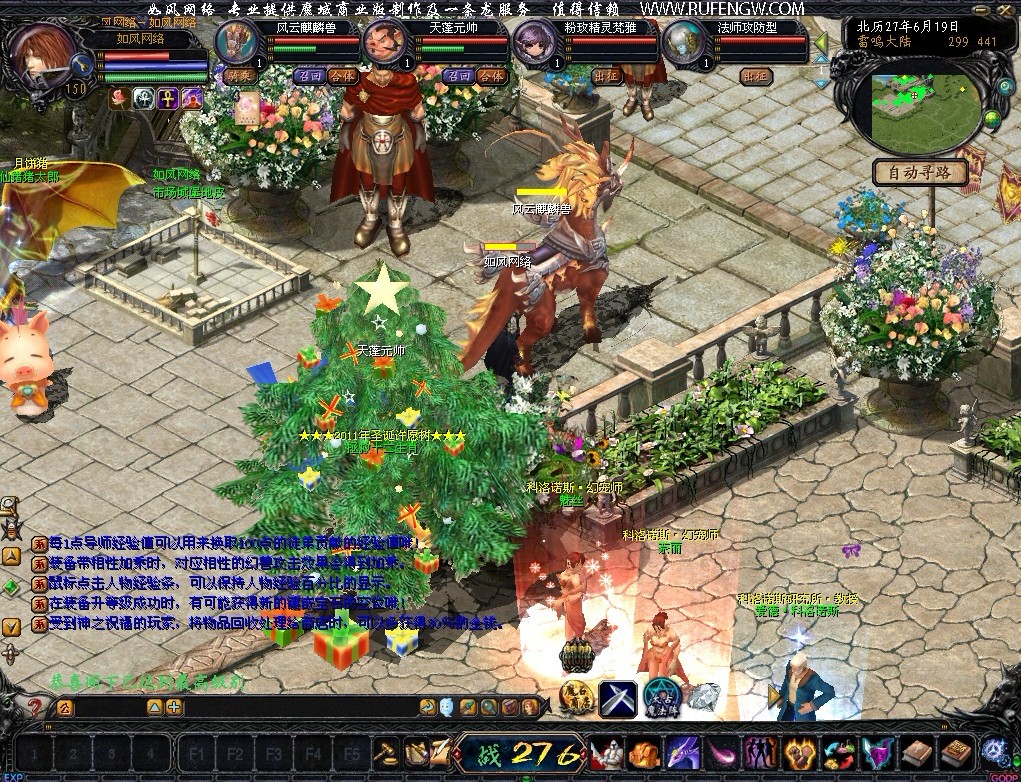Click 合体 to merge with 天蓬元帅
This screenshot has width=1021, height=782.
tap(491, 76)
